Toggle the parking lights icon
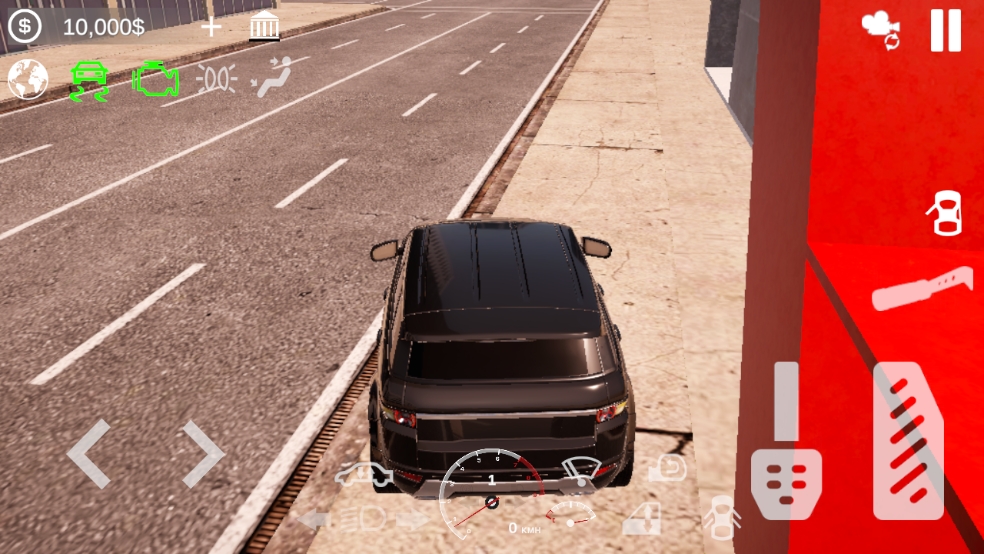The height and width of the screenshot is (554, 984). pyautogui.click(x=216, y=79)
